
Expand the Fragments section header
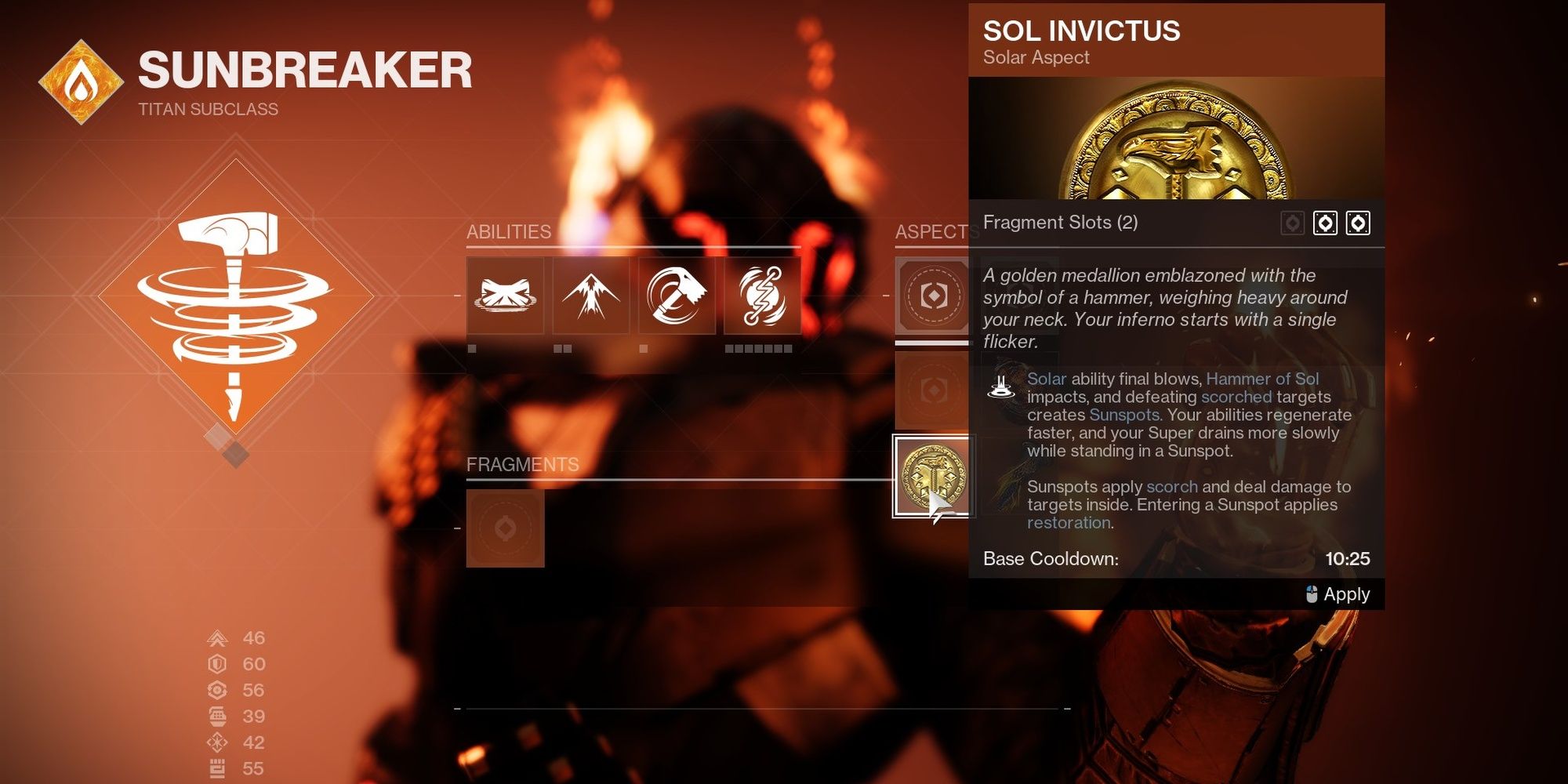pos(523,464)
